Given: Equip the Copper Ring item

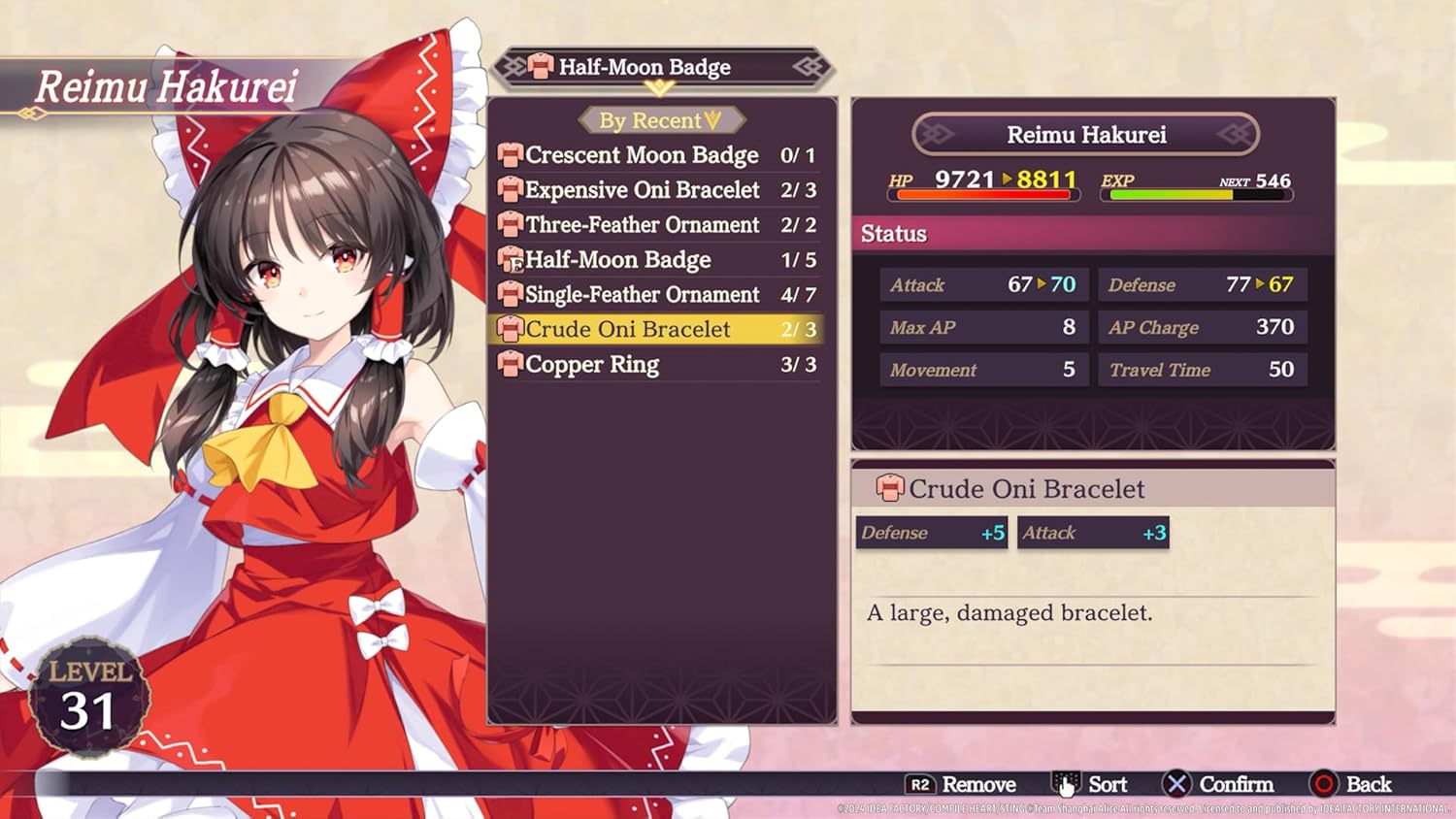Looking at the screenshot, I should click(656, 365).
